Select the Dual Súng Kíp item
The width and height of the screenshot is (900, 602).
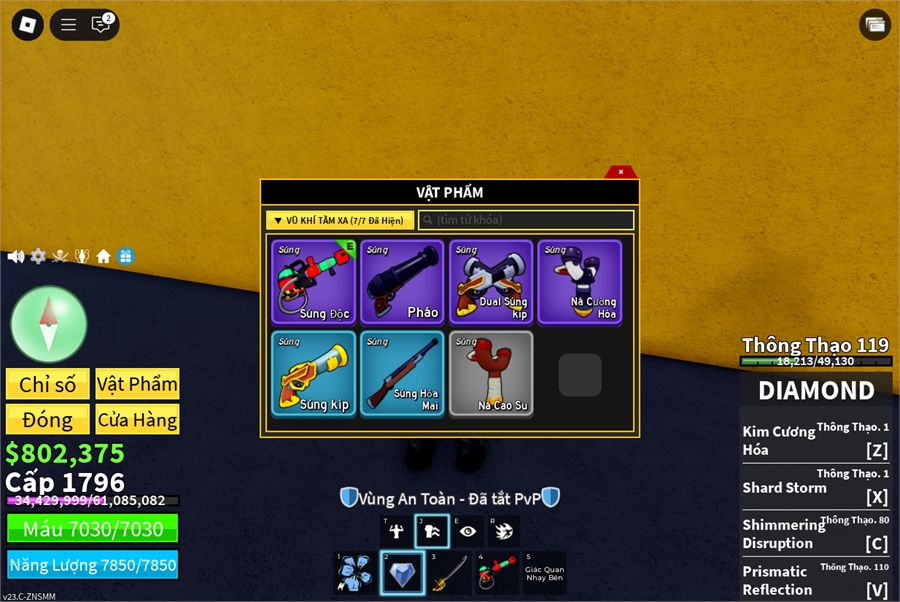pyautogui.click(x=491, y=282)
